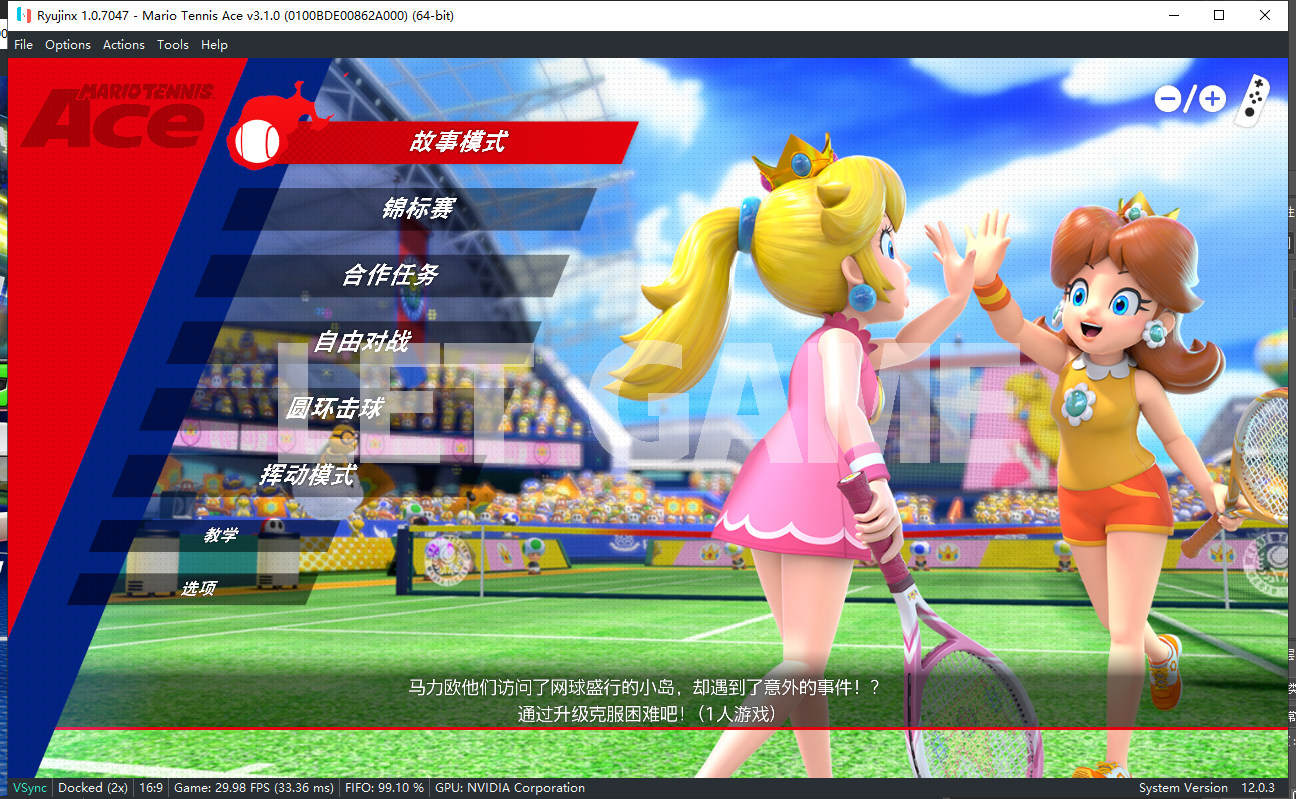Image resolution: width=1296 pixels, height=799 pixels.
Task: Open the 合作任务 co-op missions entry
Action: point(390,275)
